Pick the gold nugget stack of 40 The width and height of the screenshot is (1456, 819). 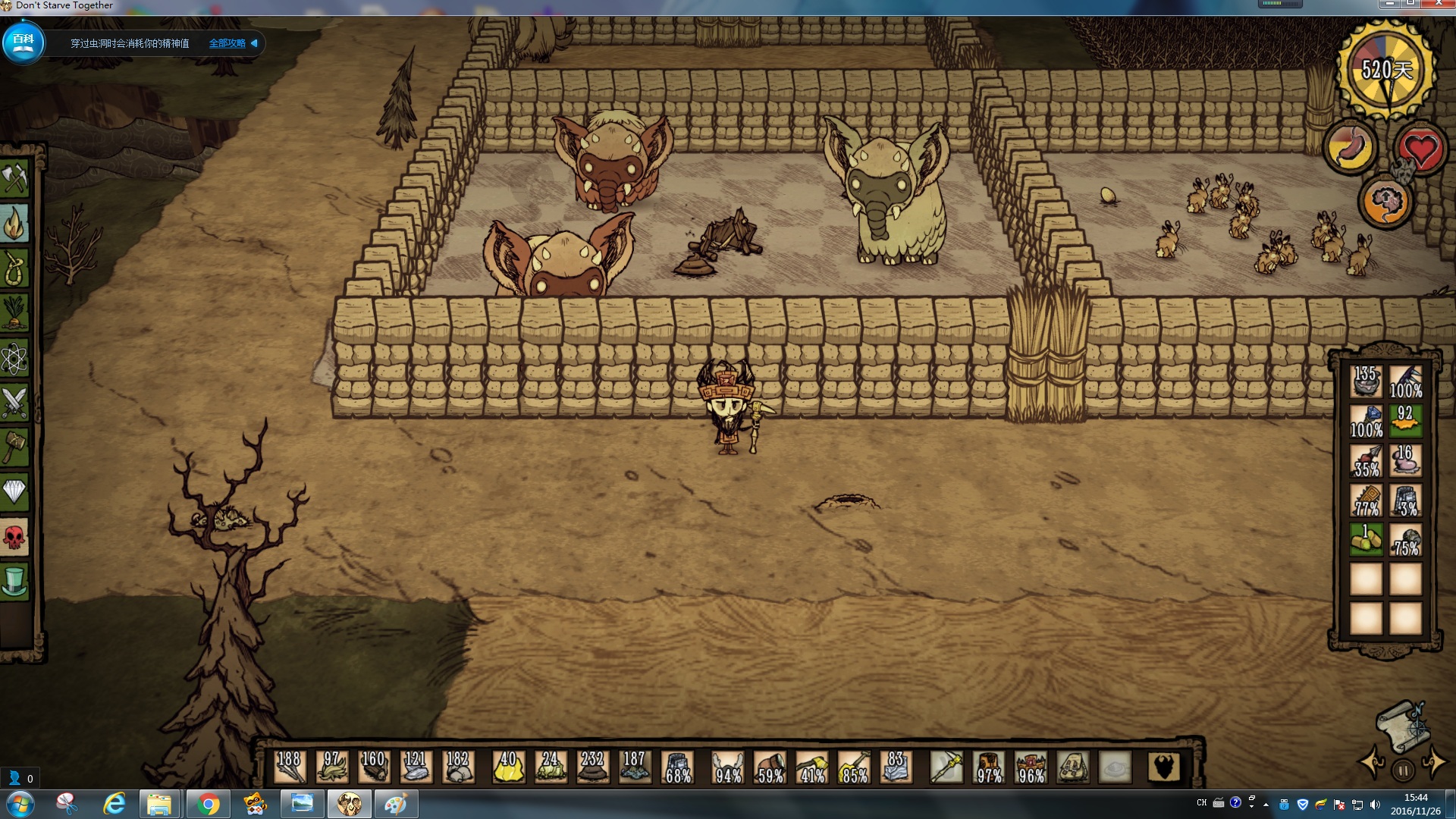coord(509,767)
